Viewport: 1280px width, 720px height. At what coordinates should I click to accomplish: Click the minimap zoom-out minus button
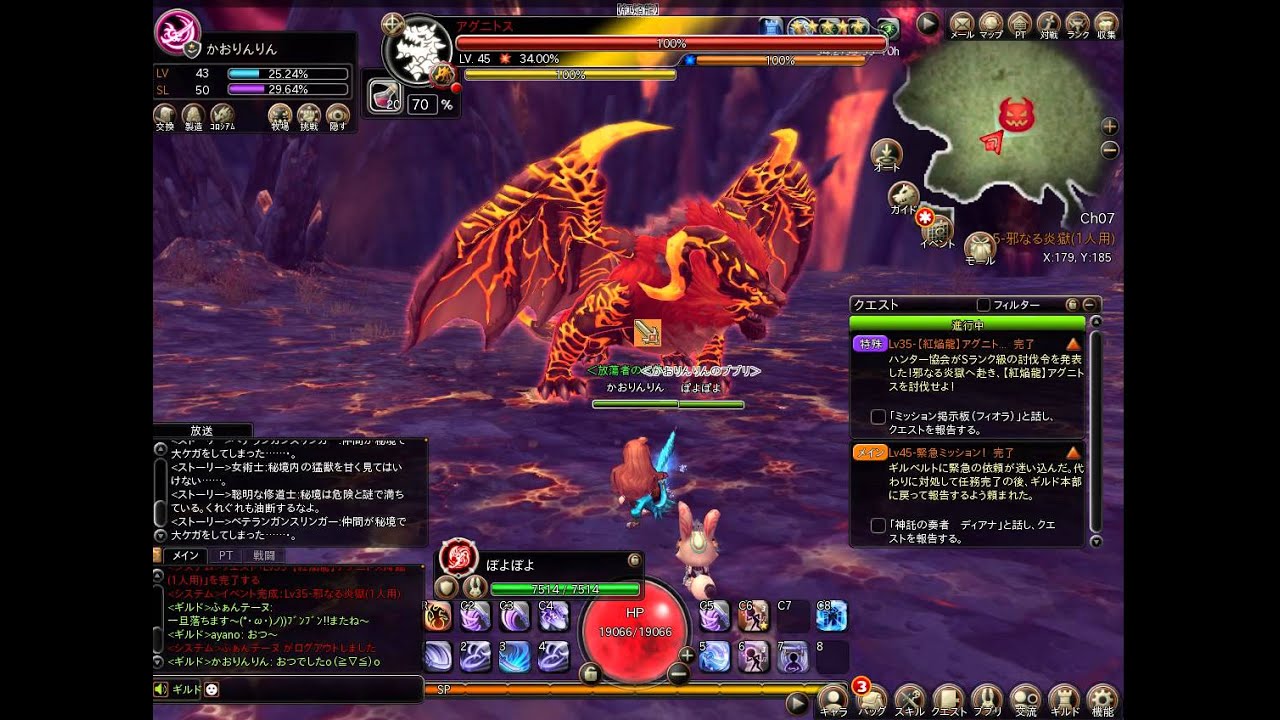[x=1109, y=150]
